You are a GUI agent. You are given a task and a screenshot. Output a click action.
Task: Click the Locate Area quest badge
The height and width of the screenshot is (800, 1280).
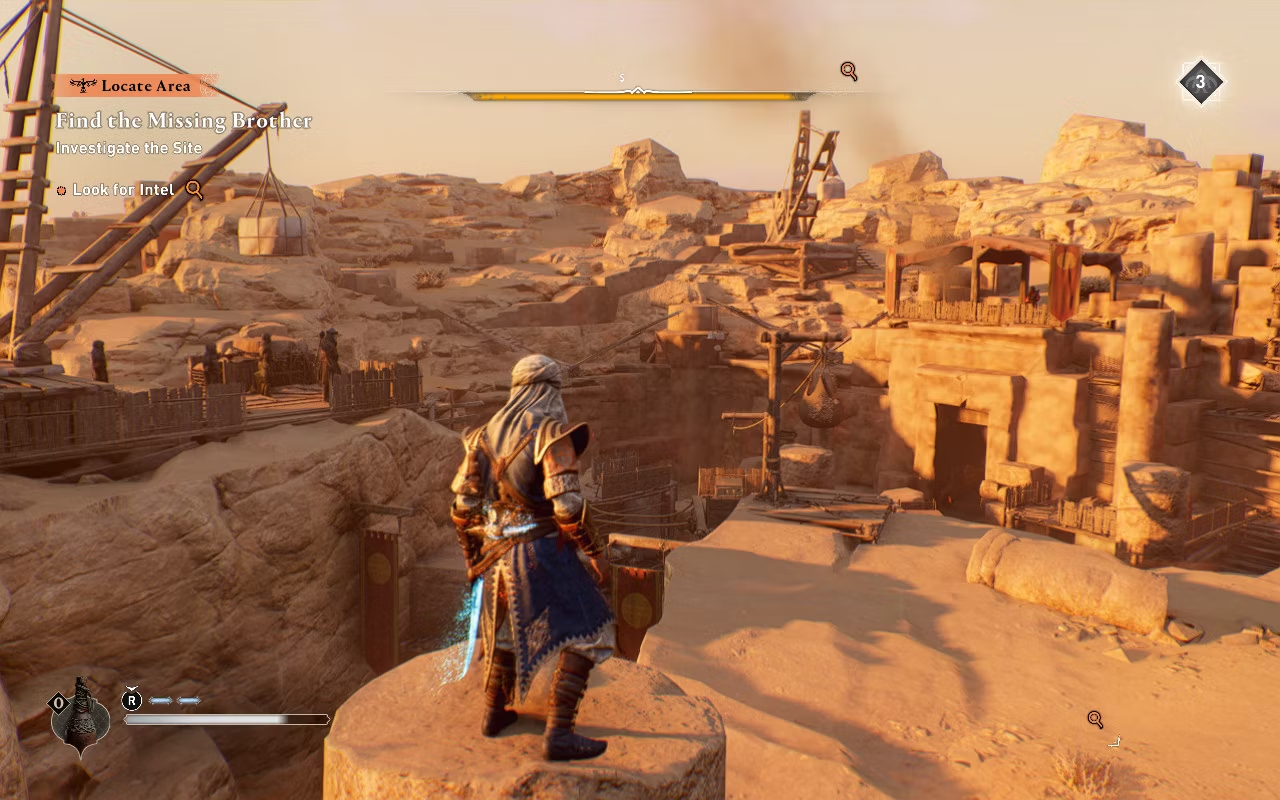click(135, 86)
